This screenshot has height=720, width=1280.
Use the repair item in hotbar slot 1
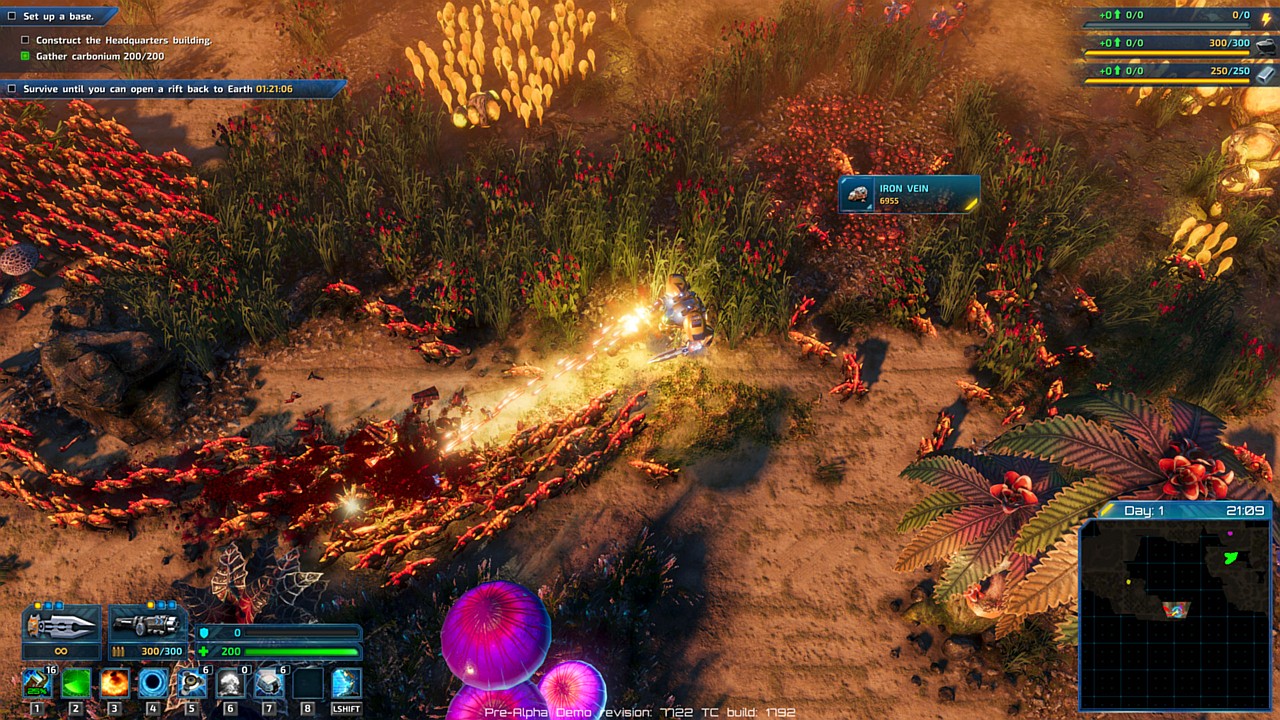(x=37, y=683)
